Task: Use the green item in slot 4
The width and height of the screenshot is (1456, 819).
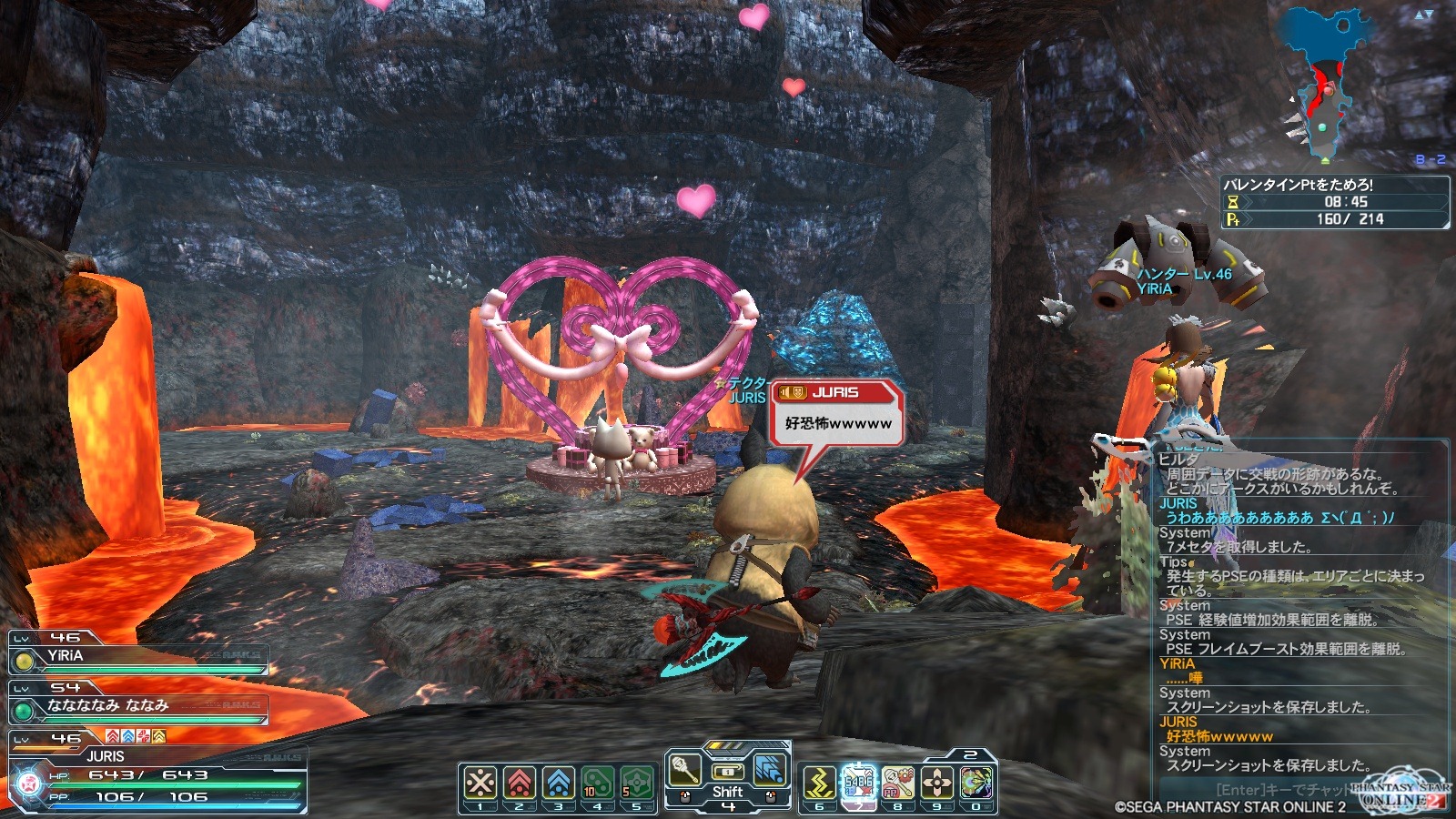Action: [x=597, y=784]
